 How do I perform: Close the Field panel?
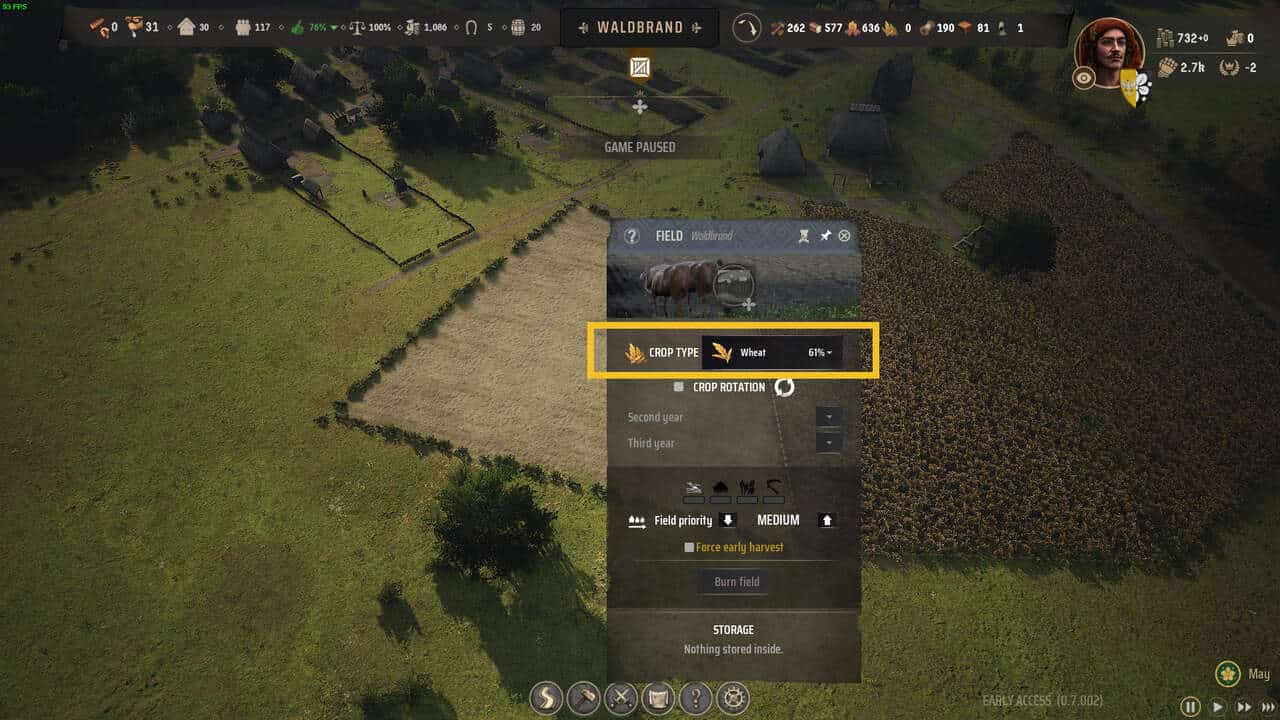(x=845, y=236)
